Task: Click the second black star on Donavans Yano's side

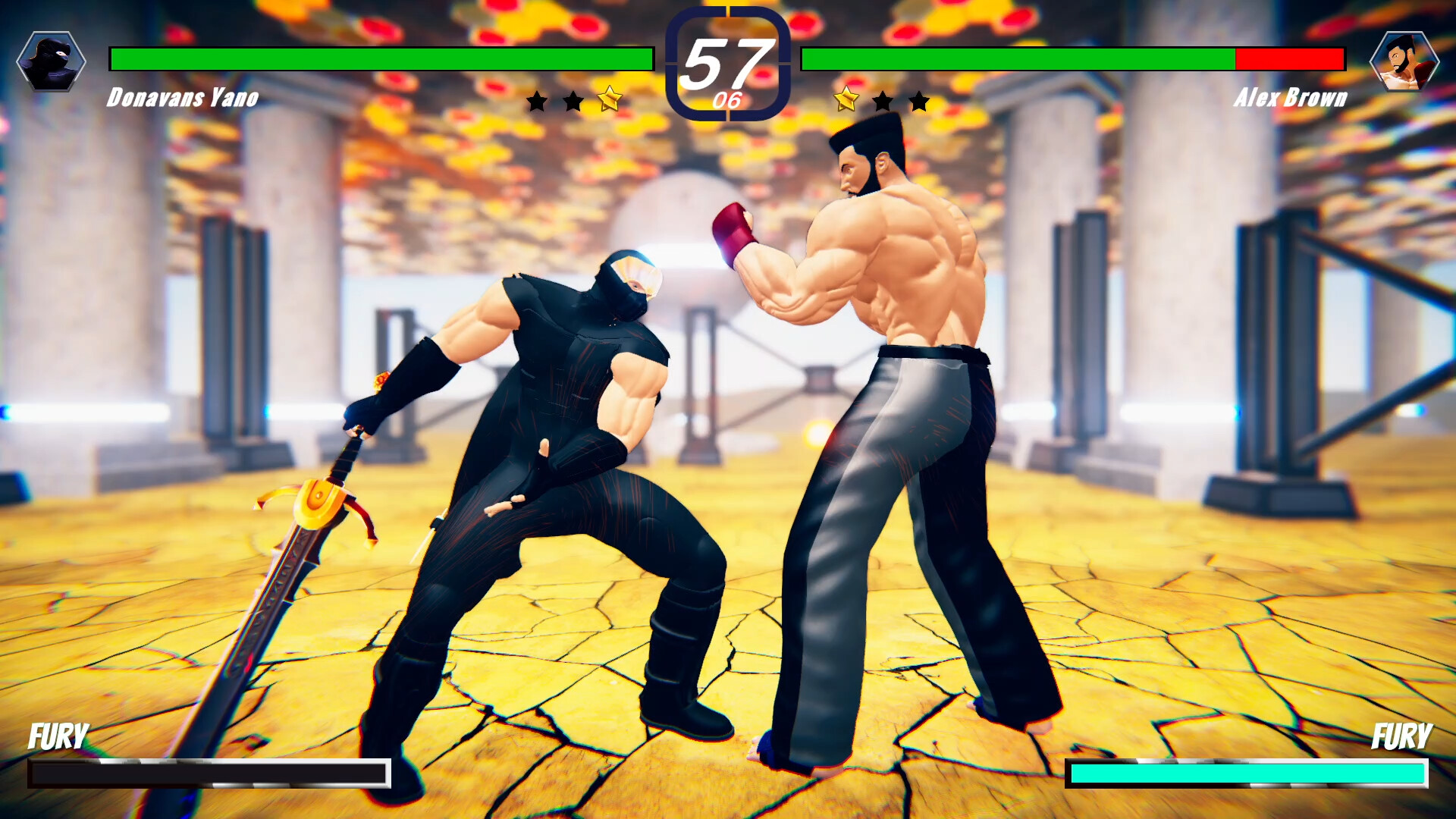Action: (x=573, y=99)
